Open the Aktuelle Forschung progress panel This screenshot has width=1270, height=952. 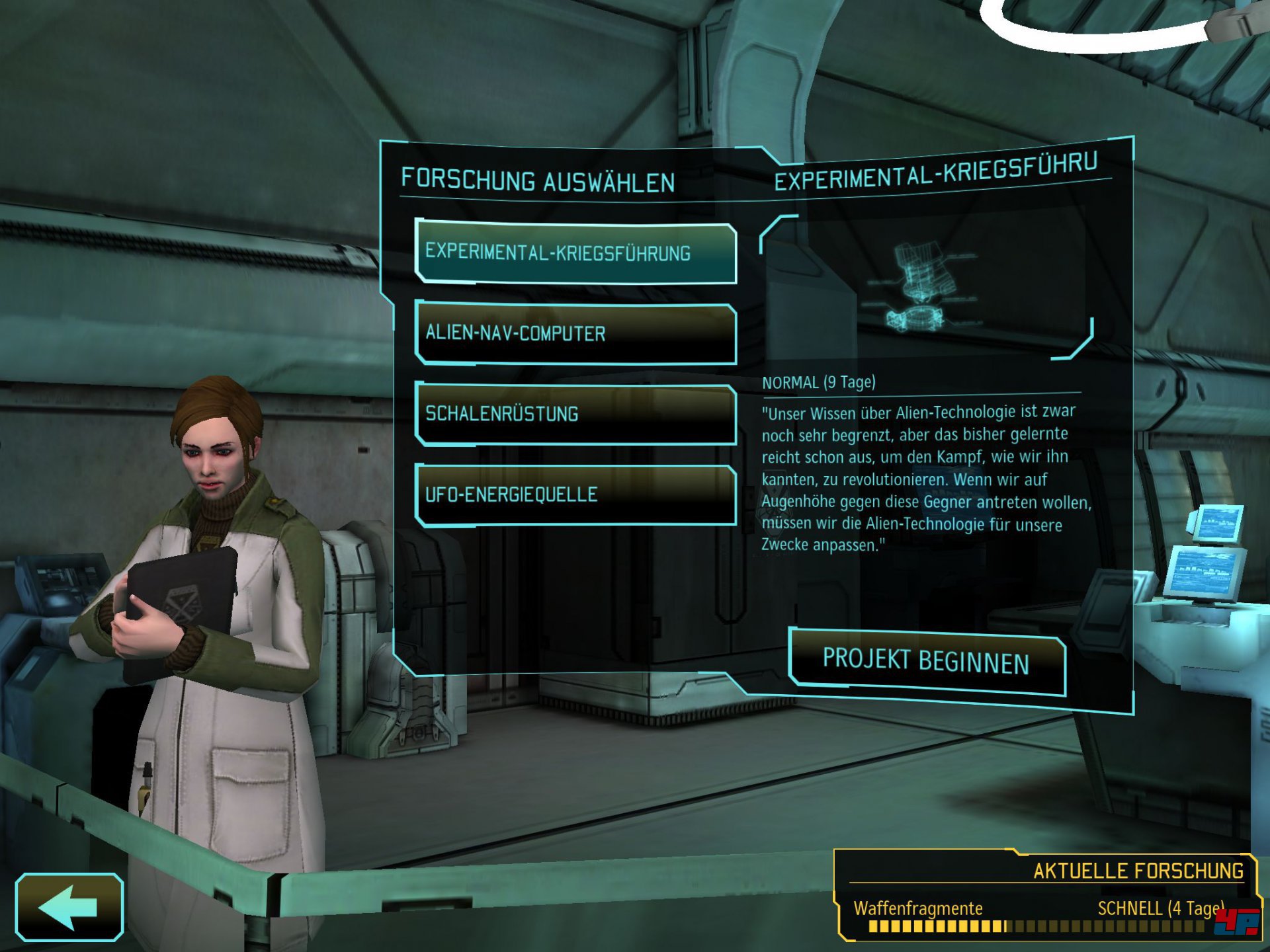pos(1044,896)
